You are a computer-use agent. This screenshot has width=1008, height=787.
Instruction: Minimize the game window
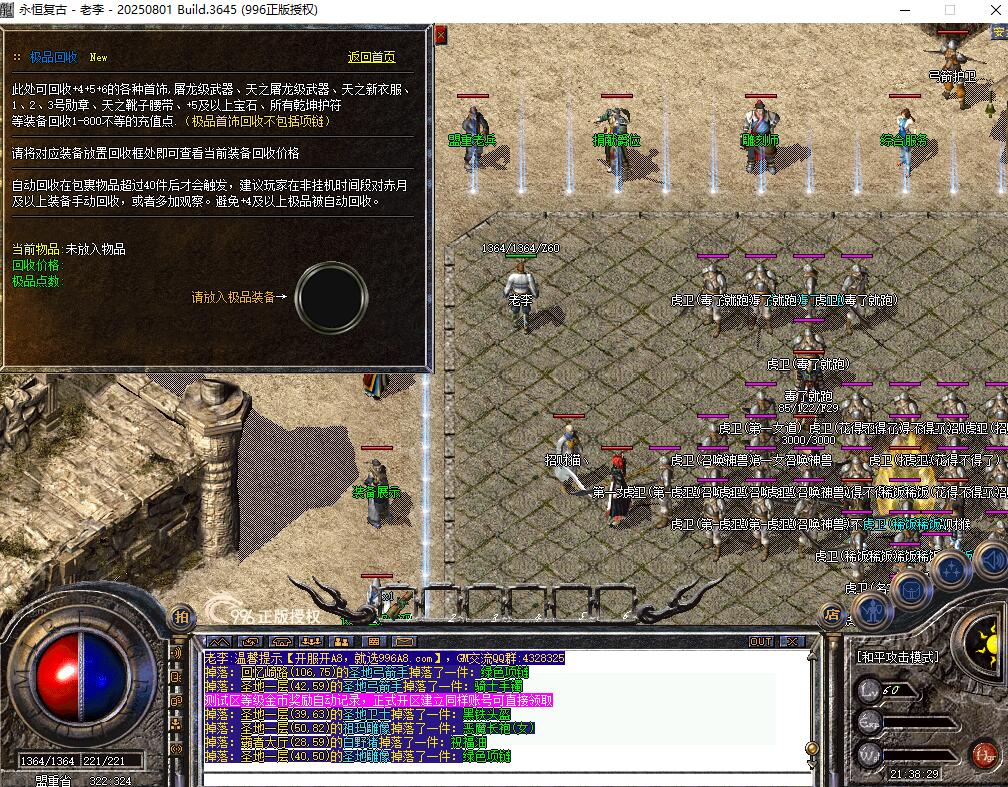(904, 10)
